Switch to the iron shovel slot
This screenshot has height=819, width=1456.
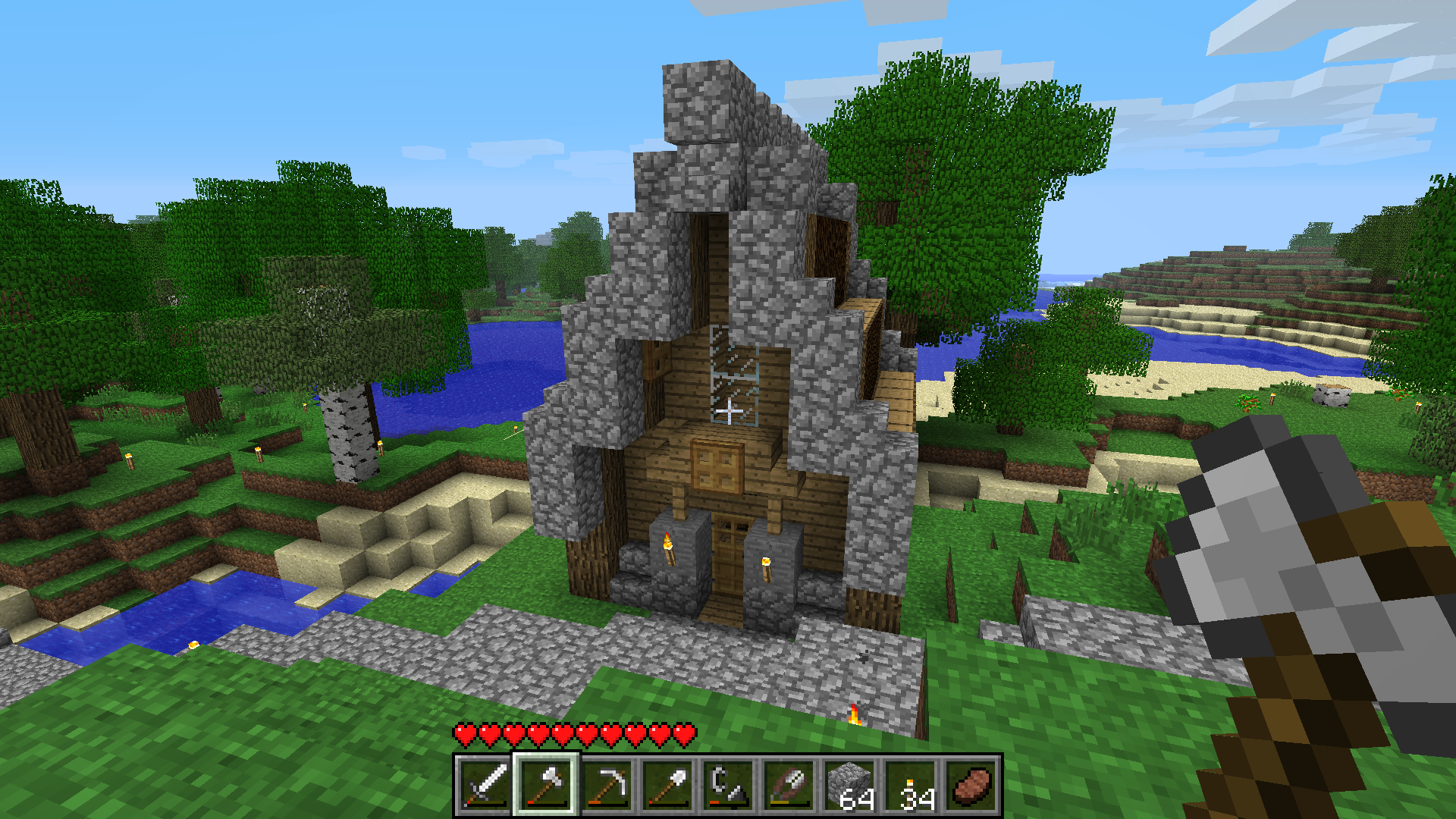[x=667, y=785]
